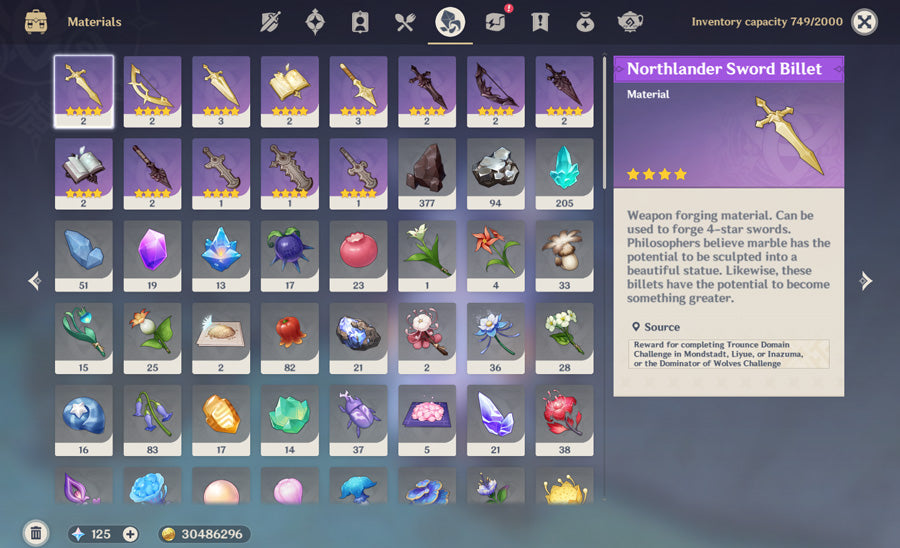Select the white lily stack of 1

[x=427, y=255]
